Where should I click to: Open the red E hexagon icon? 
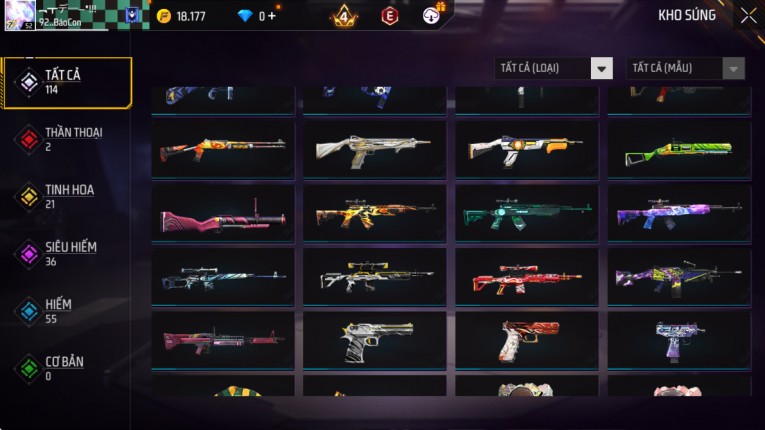[x=390, y=16]
